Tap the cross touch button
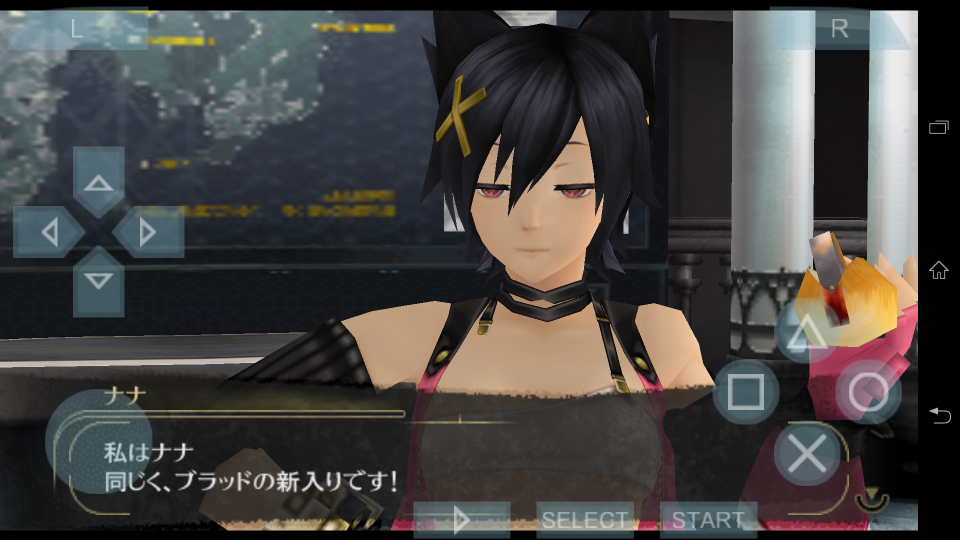Screen dimensions: 960x540 coord(807,455)
